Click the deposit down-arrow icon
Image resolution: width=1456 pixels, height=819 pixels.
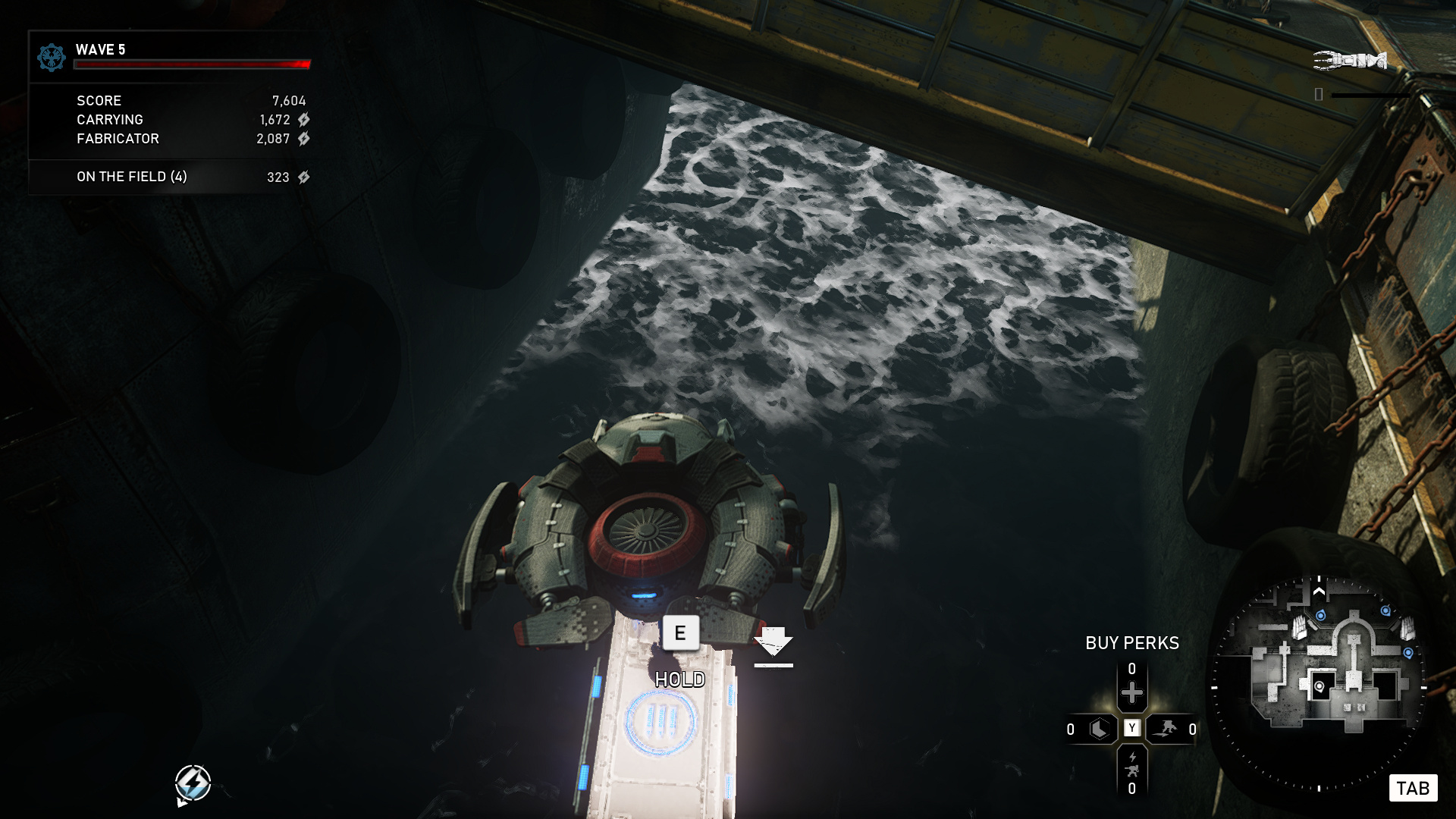[x=773, y=645]
